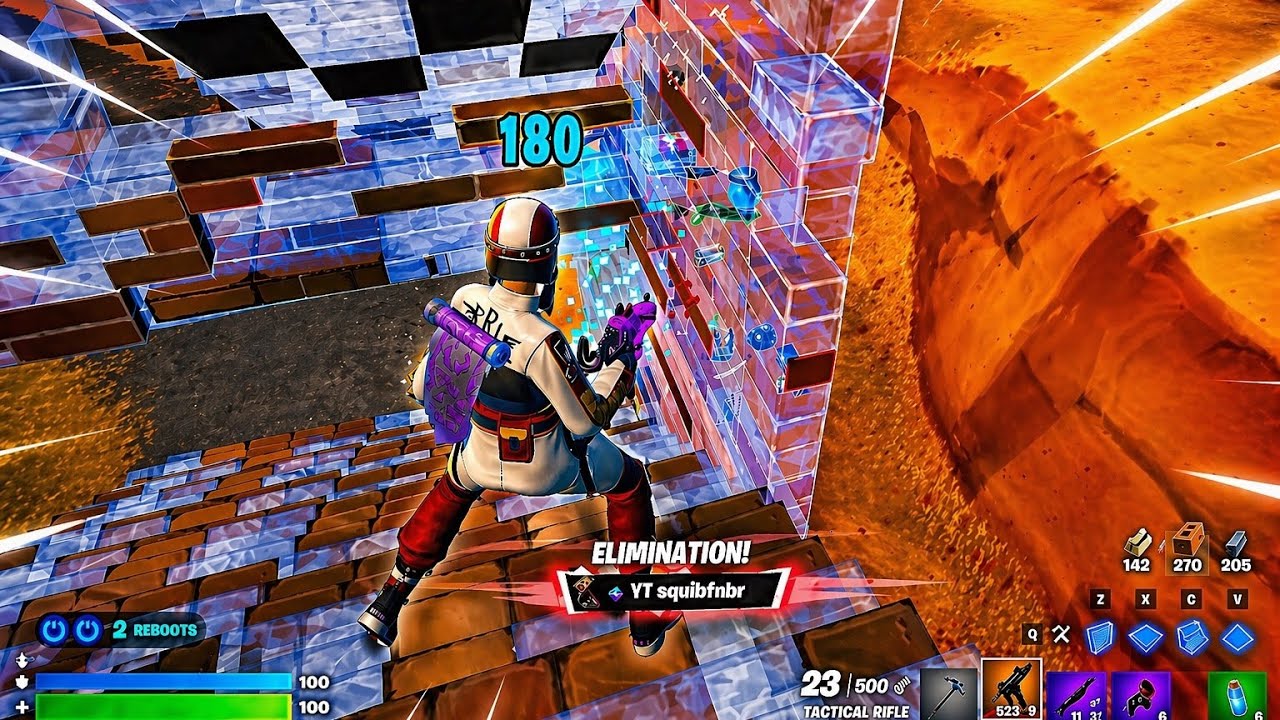The width and height of the screenshot is (1280, 720).
Task: Pick the stairs build piece
Action: click(1192, 637)
